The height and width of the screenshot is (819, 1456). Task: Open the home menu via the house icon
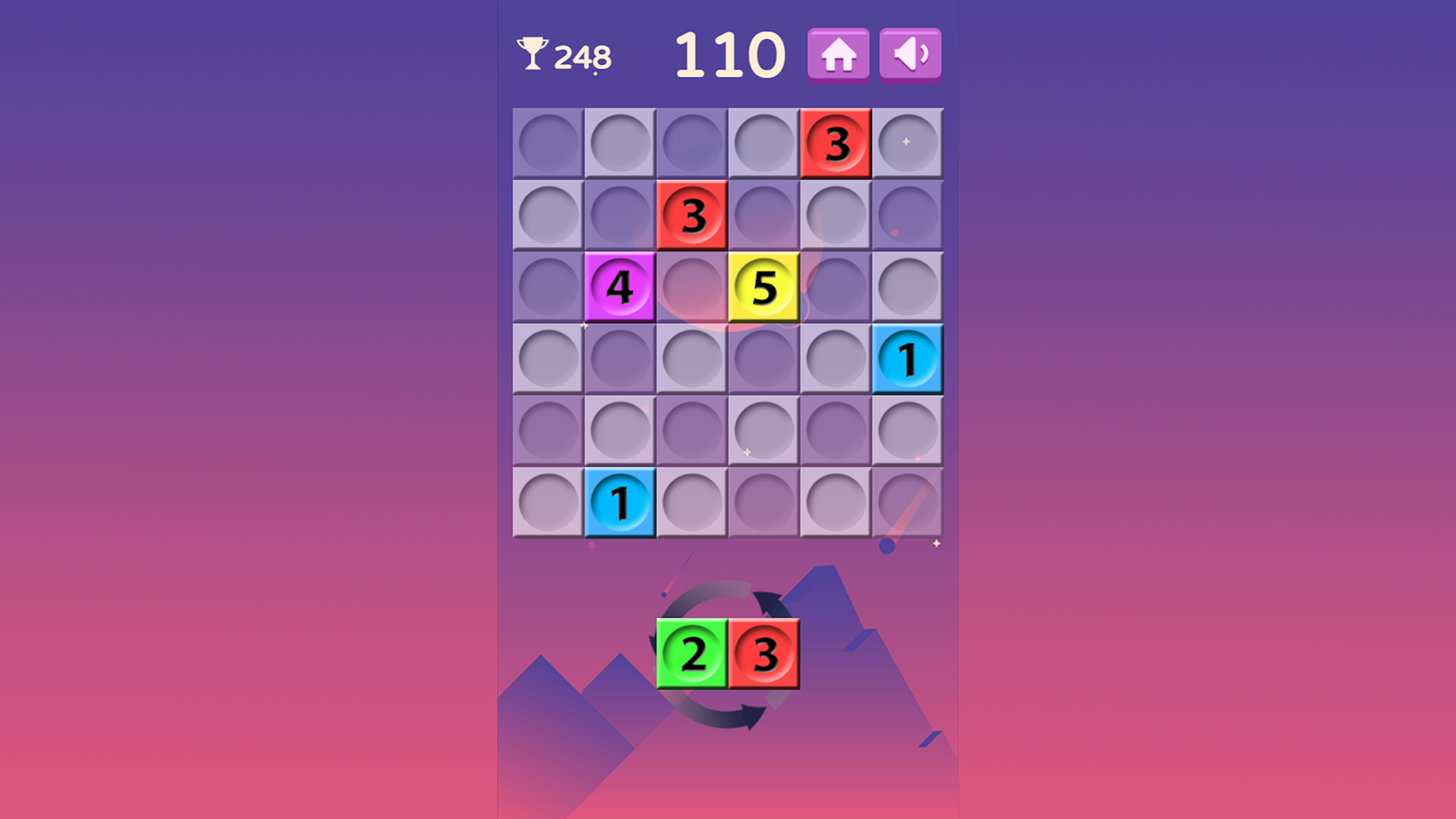tap(838, 54)
